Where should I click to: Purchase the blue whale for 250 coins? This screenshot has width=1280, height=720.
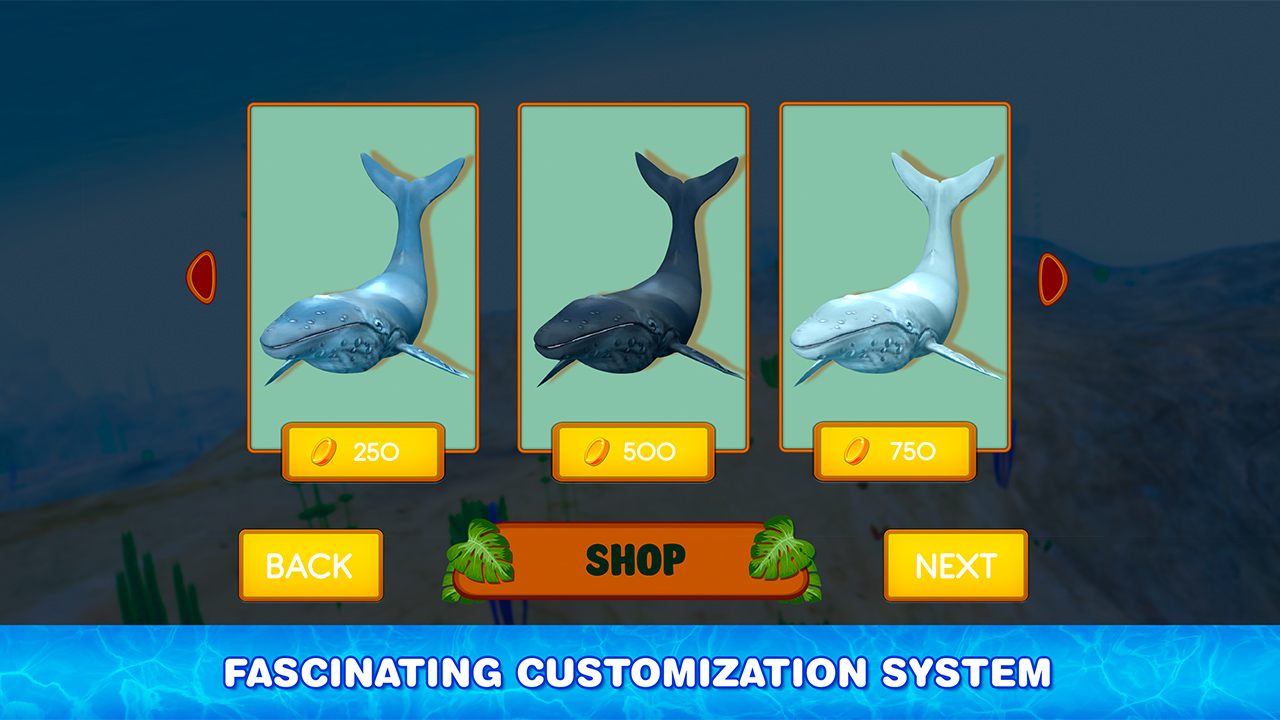pos(363,450)
